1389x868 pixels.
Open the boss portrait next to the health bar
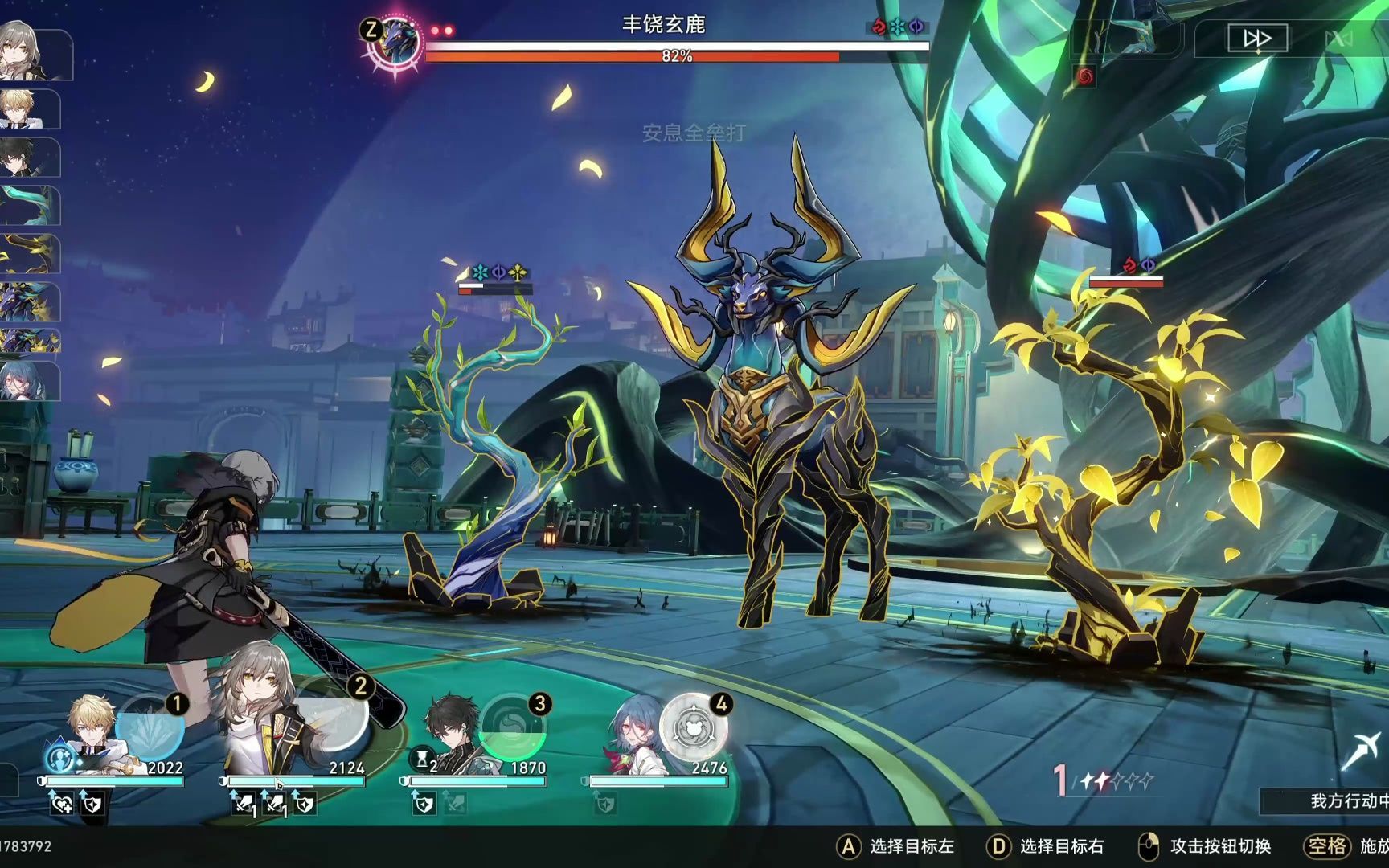click(394, 42)
